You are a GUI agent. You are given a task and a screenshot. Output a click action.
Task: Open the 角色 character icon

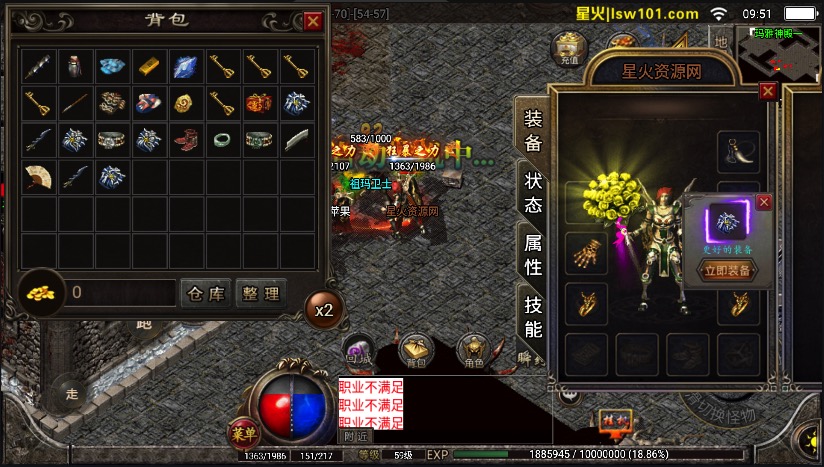472,351
